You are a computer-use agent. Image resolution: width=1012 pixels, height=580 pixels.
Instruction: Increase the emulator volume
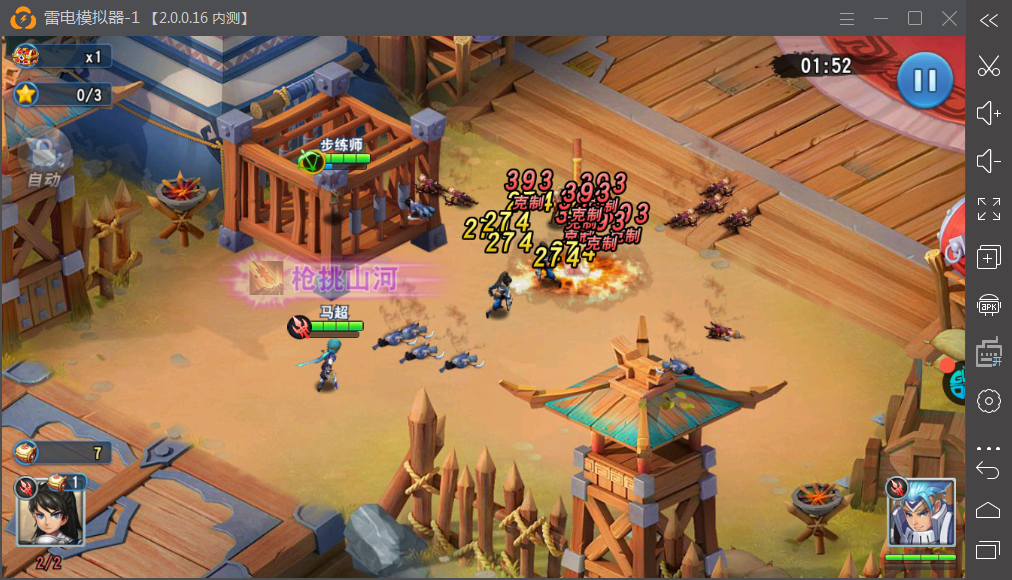point(989,113)
